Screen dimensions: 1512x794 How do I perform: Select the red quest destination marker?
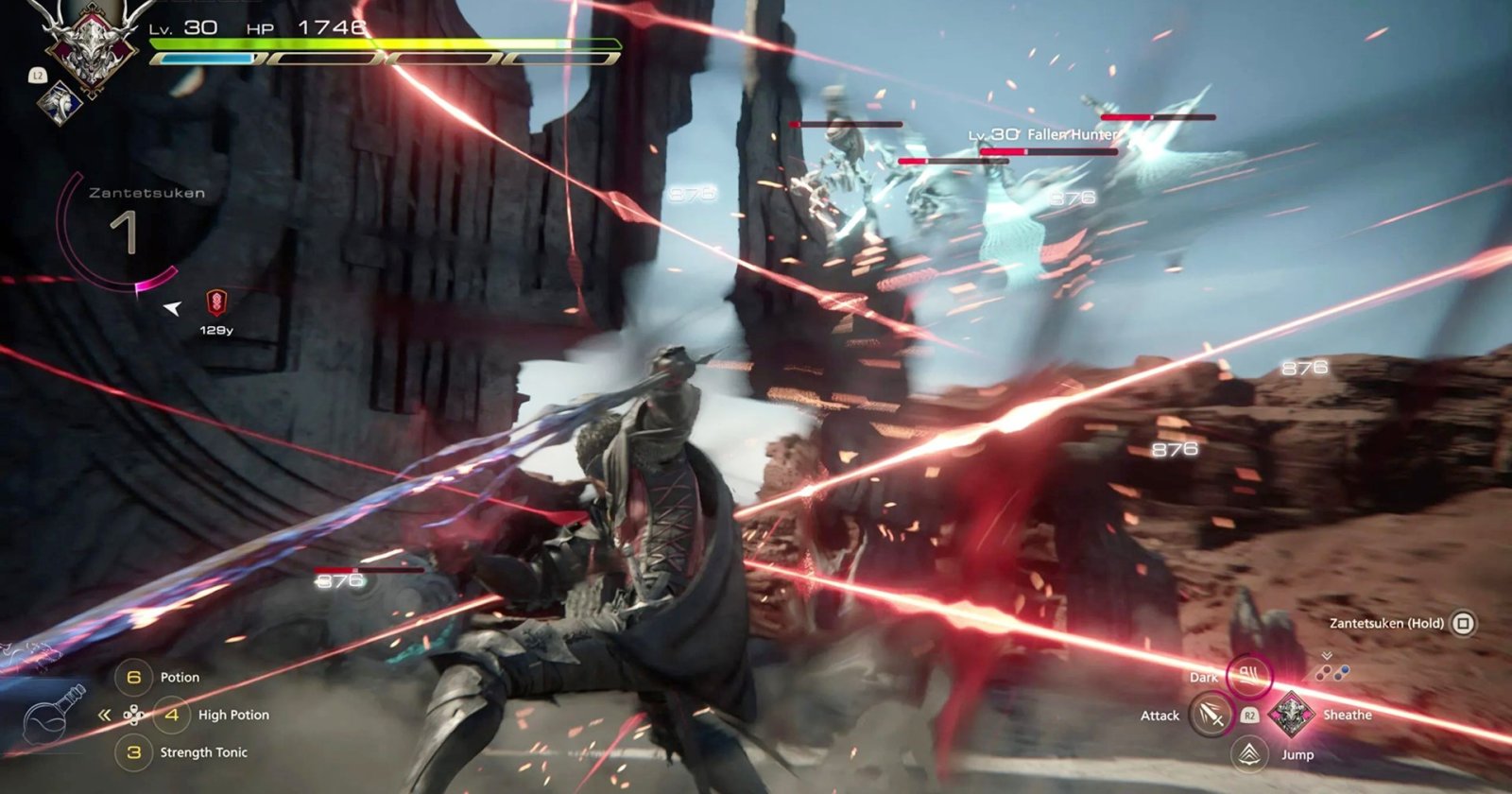click(216, 303)
